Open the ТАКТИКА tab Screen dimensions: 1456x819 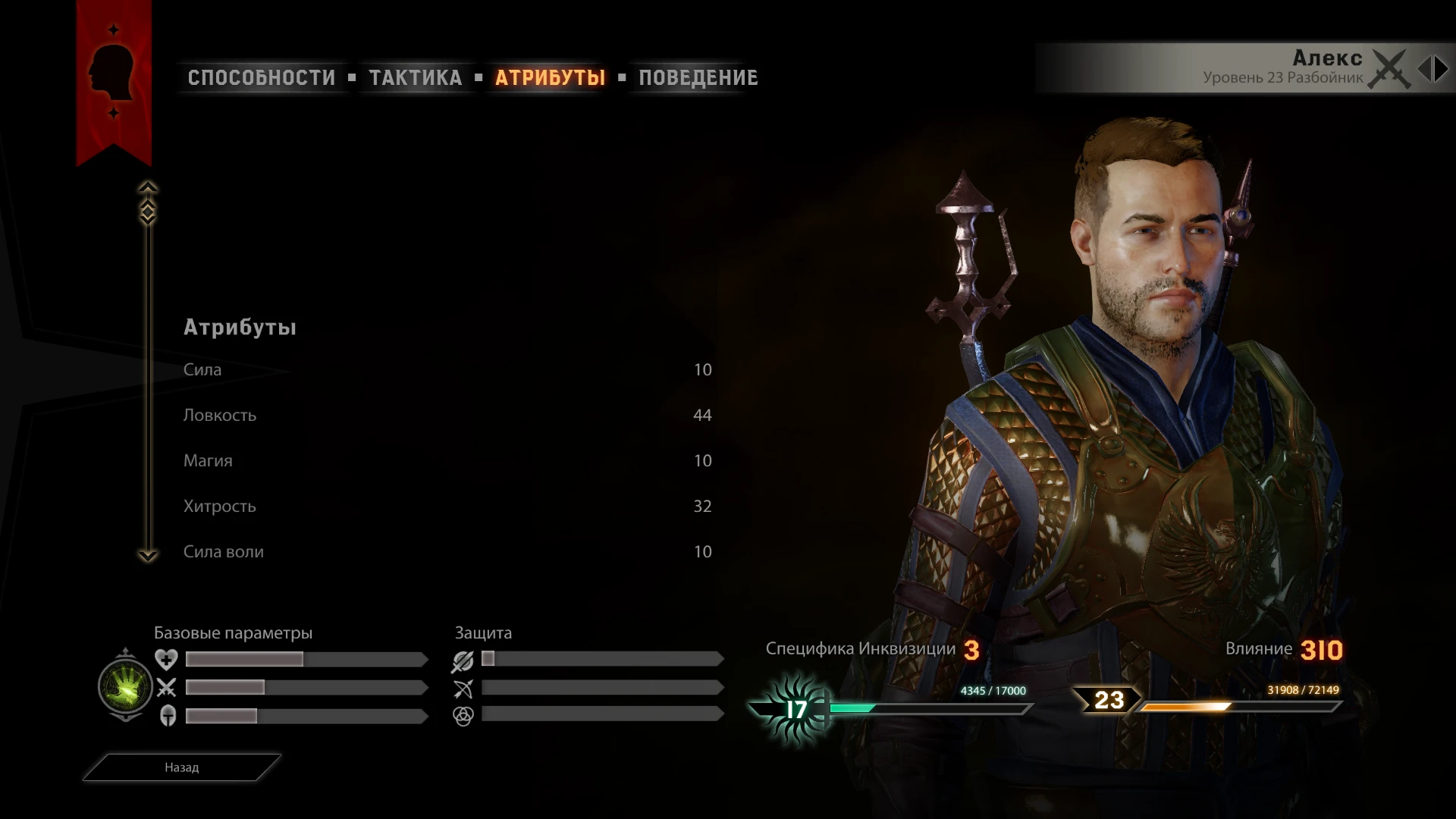point(416,77)
